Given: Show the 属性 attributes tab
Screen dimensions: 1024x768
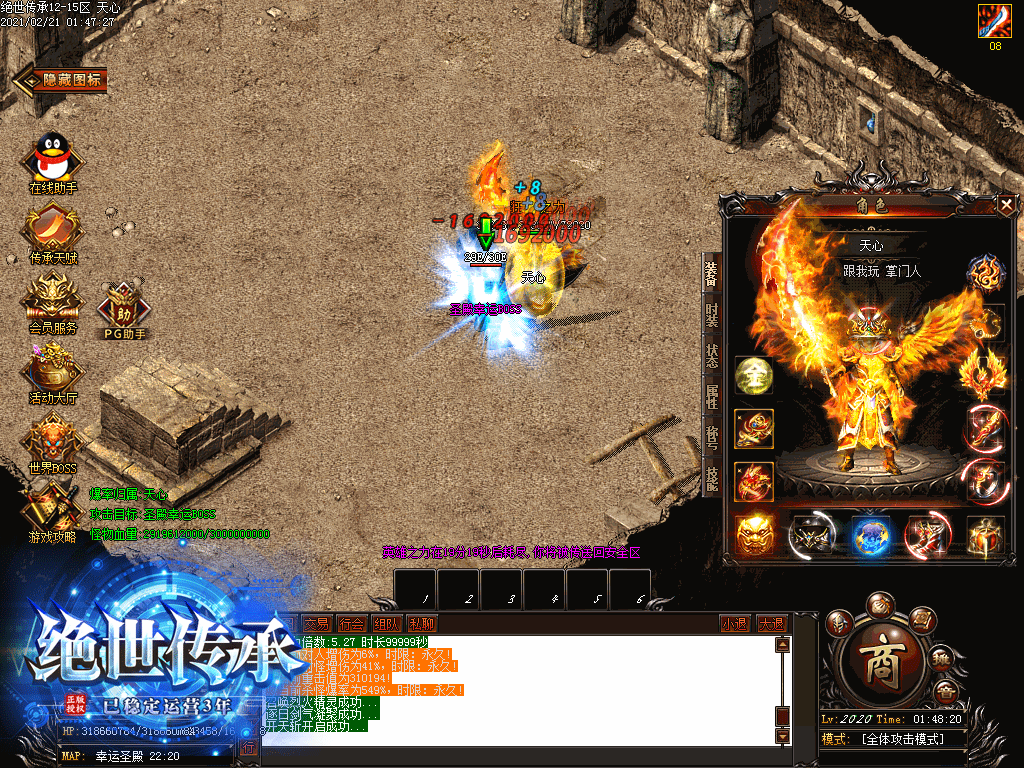Looking at the screenshot, I should pos(711,399).
